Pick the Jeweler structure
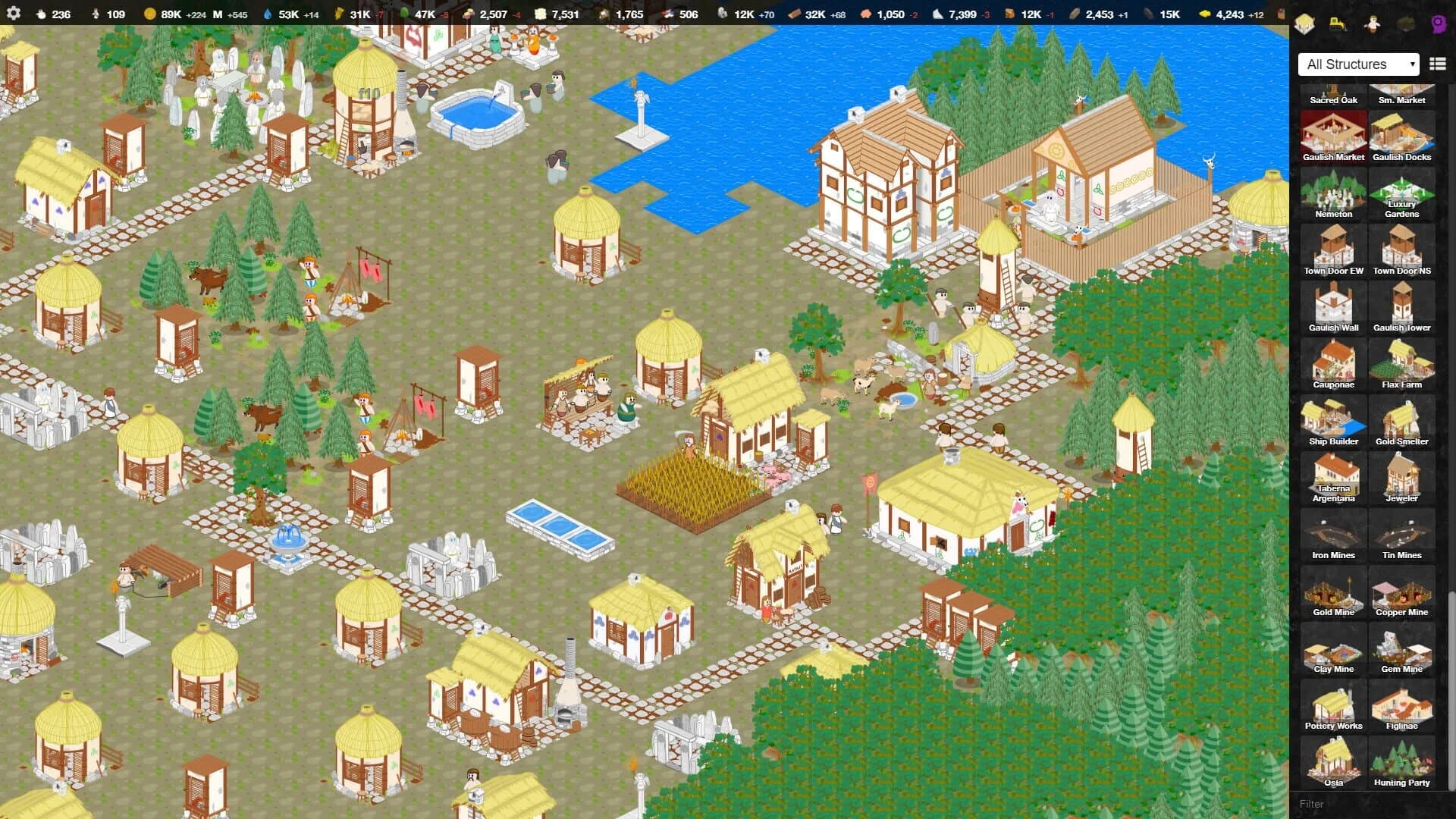This screenshot has height=819, width=1456. [1402, 479]
